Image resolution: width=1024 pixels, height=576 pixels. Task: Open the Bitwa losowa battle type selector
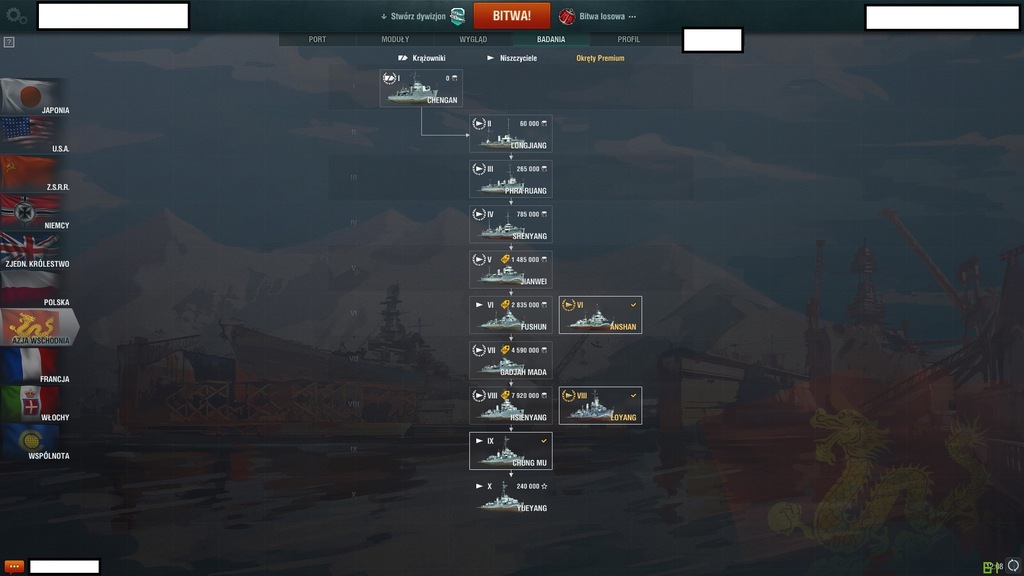(x=598, y=16)
